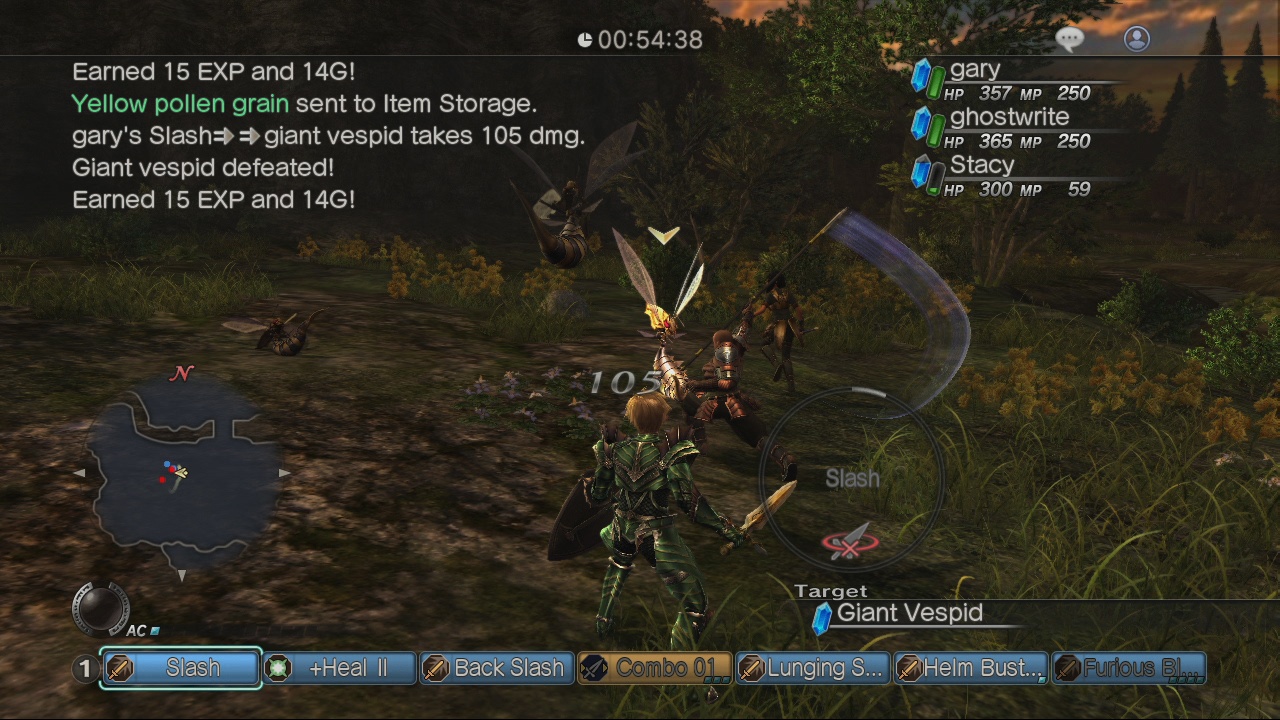Click the north marker on the minimap
This screenshot has width=1280, height=720.
point(180,374)
